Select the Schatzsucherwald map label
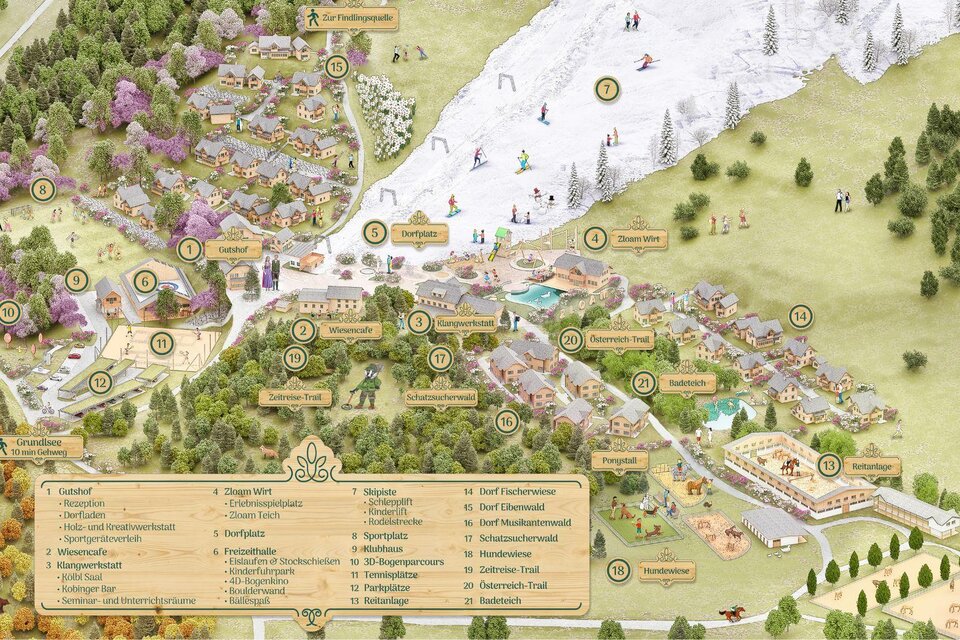 pos(441,398)
